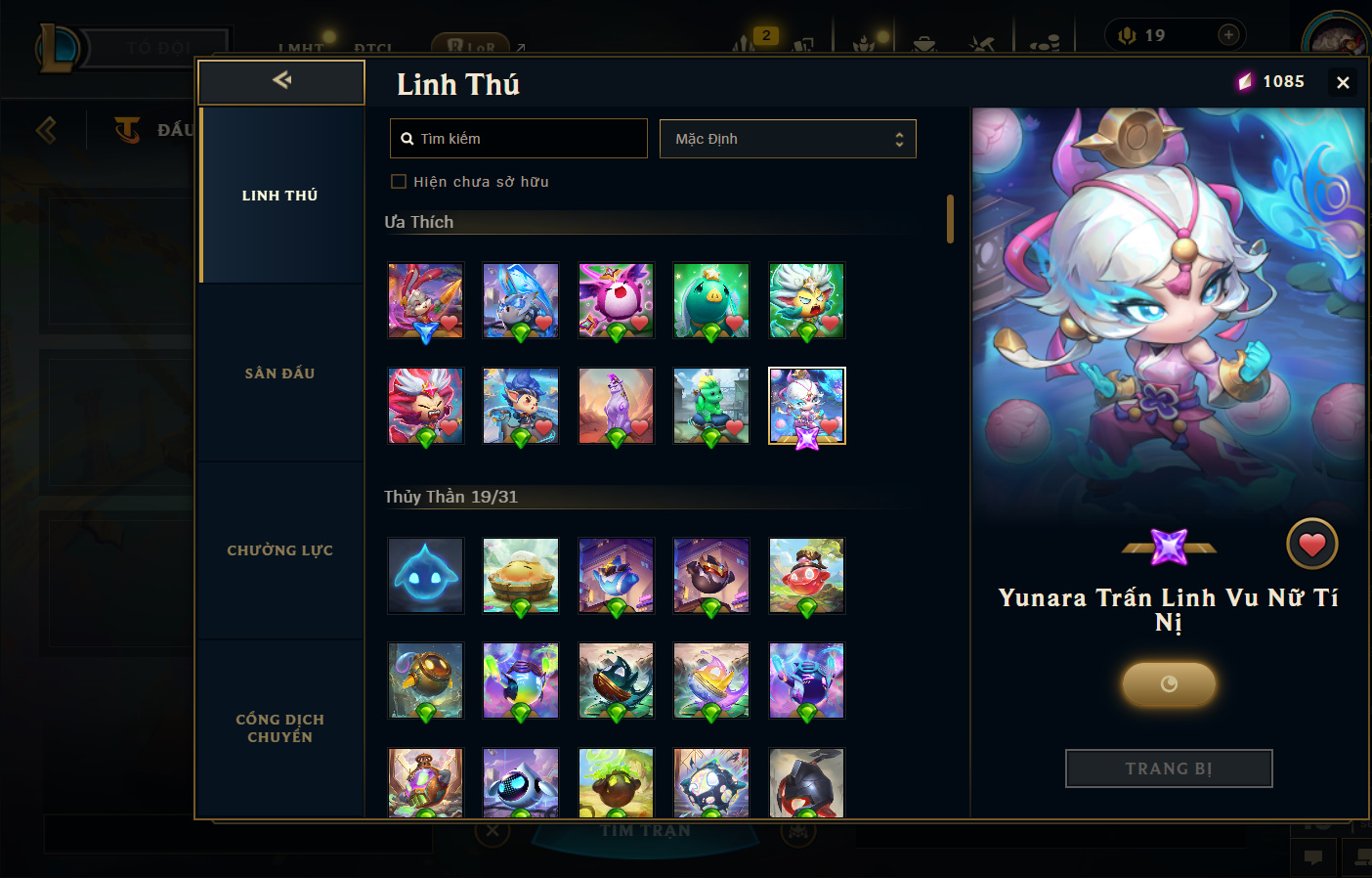Open the Mặc Định sort dropdown

tap(788, 139)
